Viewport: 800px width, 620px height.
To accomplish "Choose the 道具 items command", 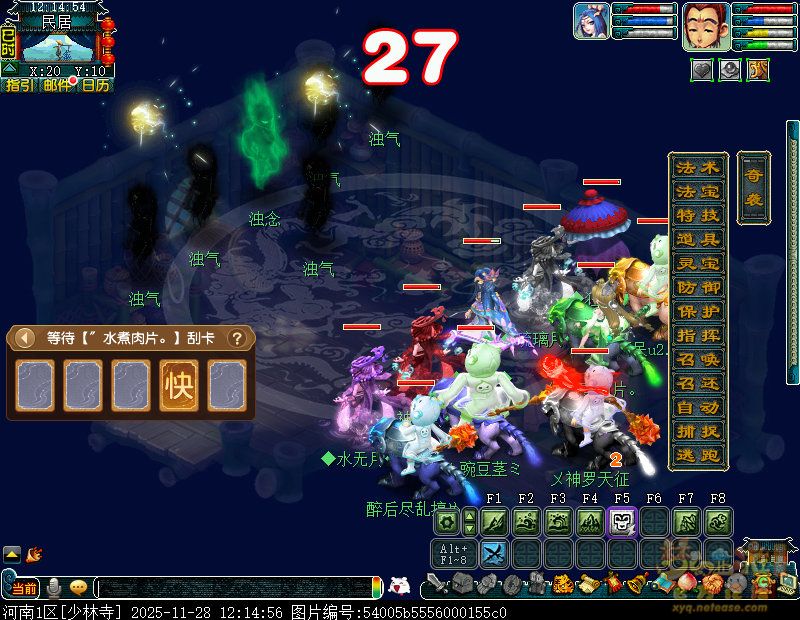I will [697, 240].
